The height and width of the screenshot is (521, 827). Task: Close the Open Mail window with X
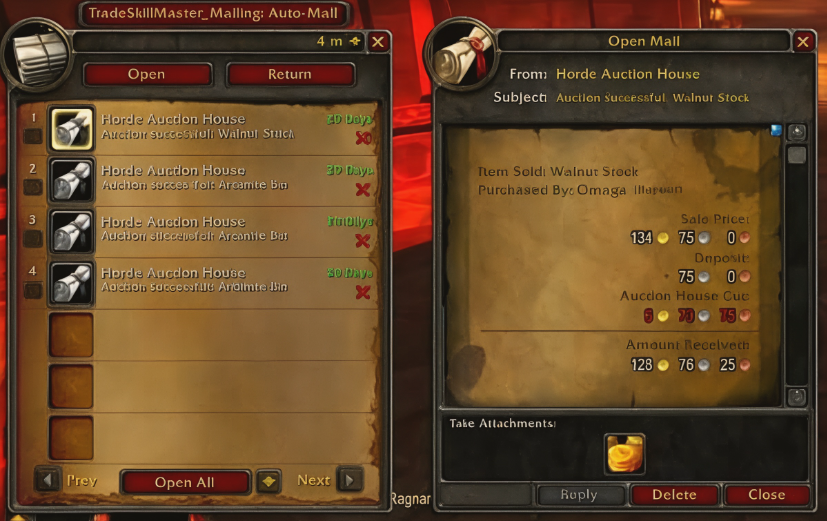[803, 42]
